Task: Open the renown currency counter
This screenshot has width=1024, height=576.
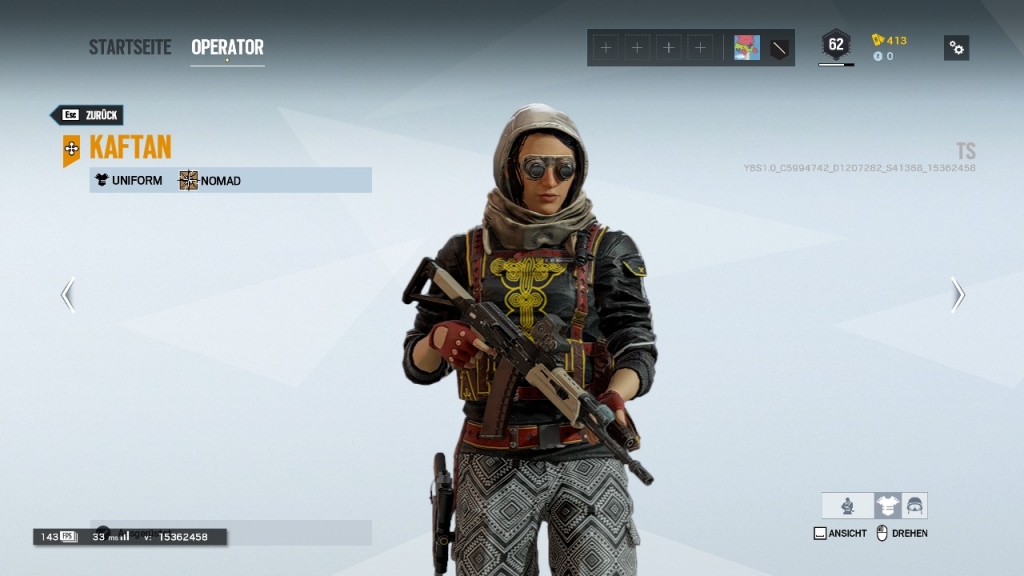Action: [890, 40]
